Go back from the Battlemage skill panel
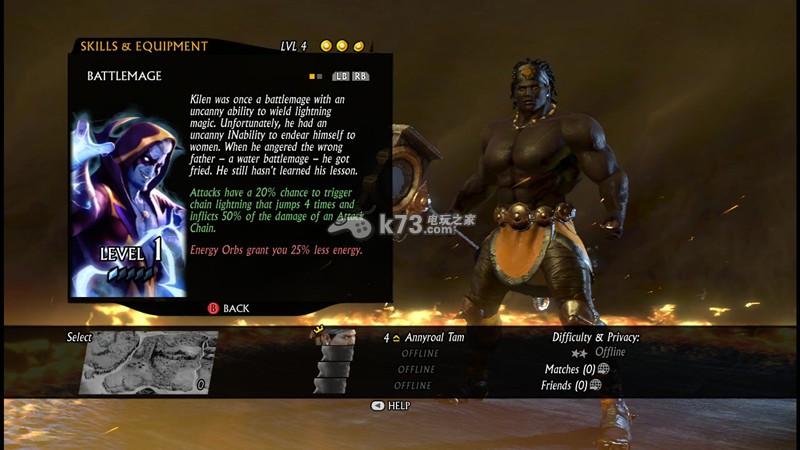 pos(228,308)
